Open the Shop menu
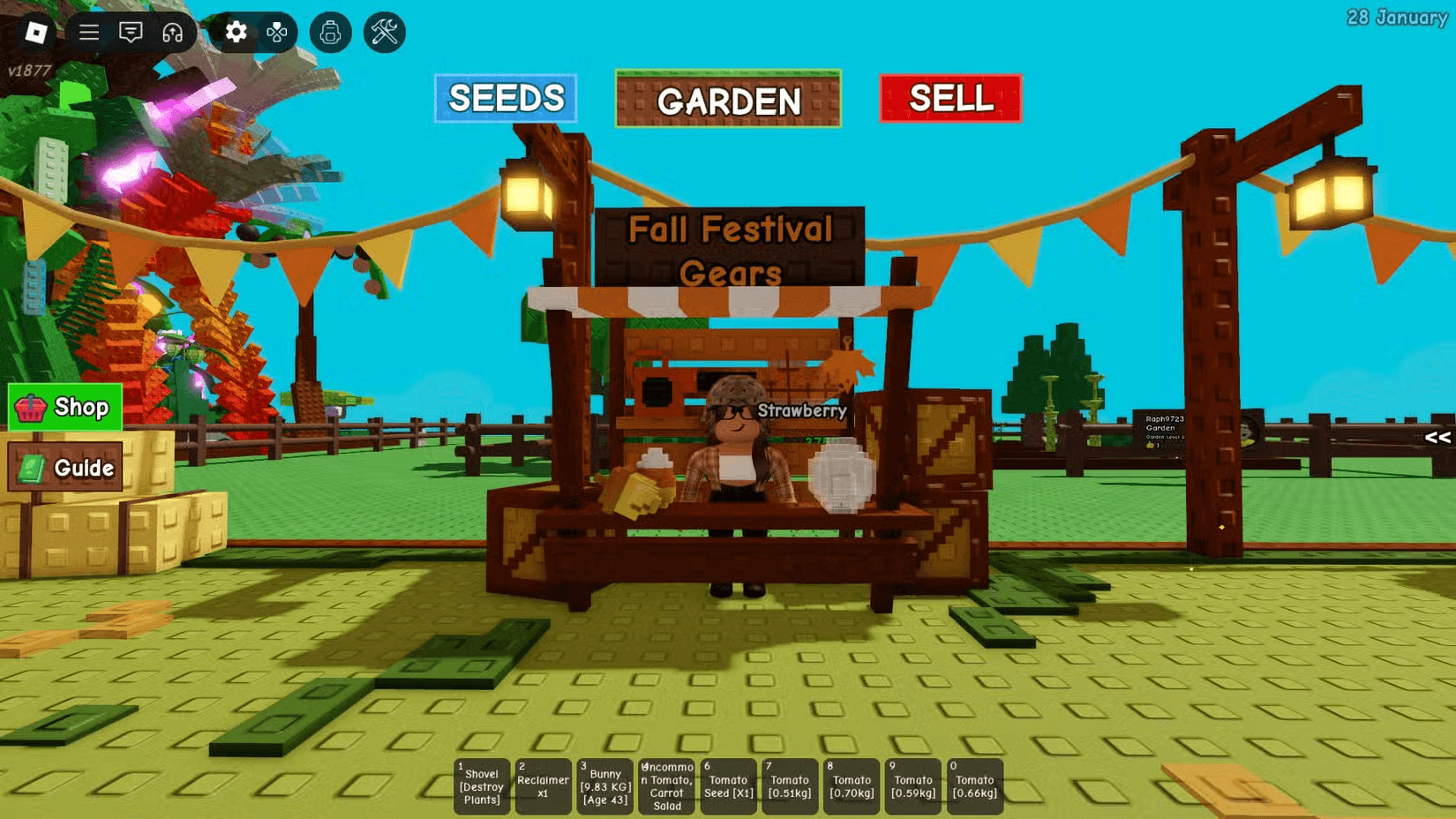Viewport: 1456px width, 819px height. click(x=65, y=407)
